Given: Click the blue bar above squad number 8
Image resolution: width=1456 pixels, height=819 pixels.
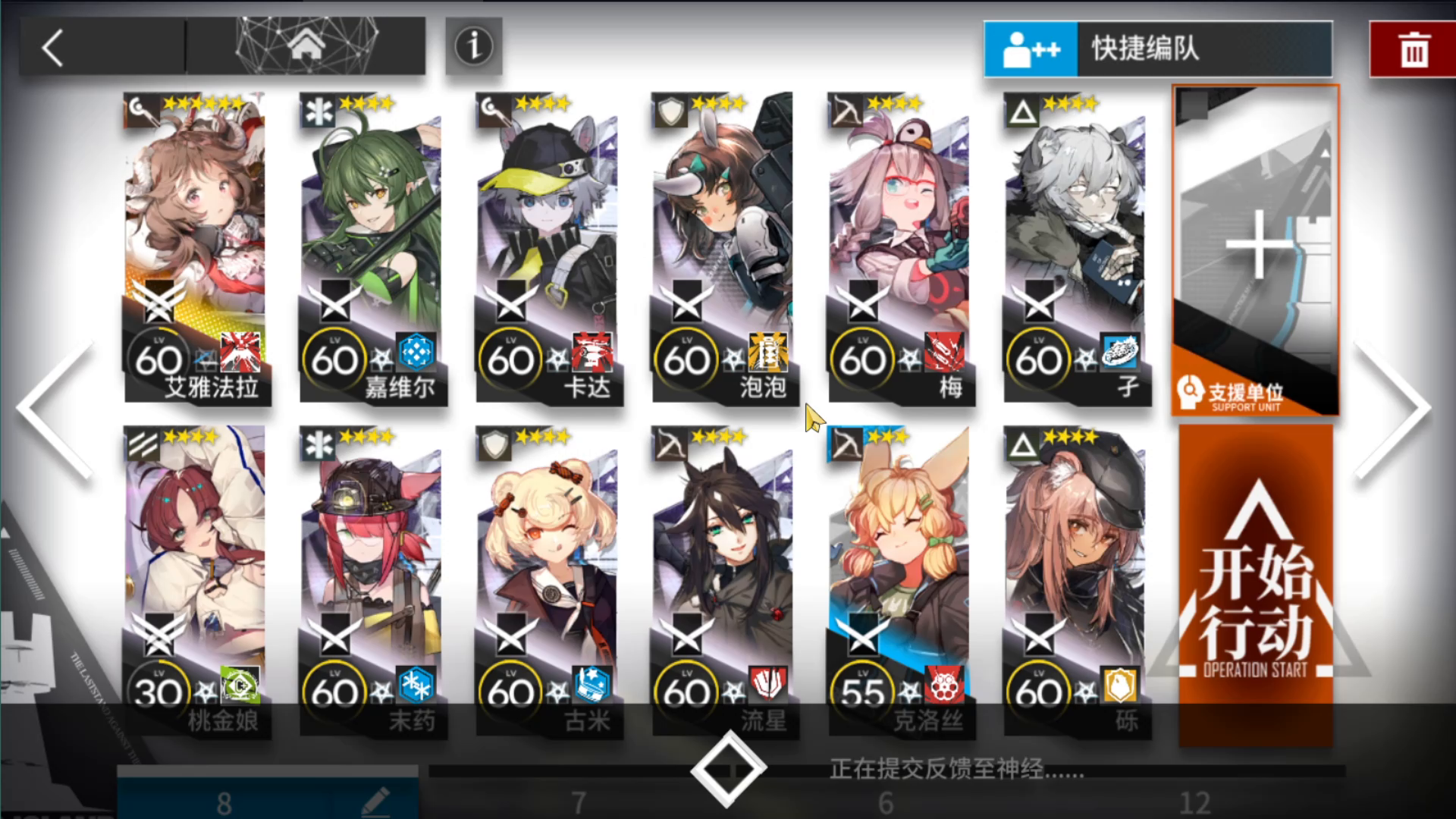Looking at the screenshot, I should tap(265, 772).
